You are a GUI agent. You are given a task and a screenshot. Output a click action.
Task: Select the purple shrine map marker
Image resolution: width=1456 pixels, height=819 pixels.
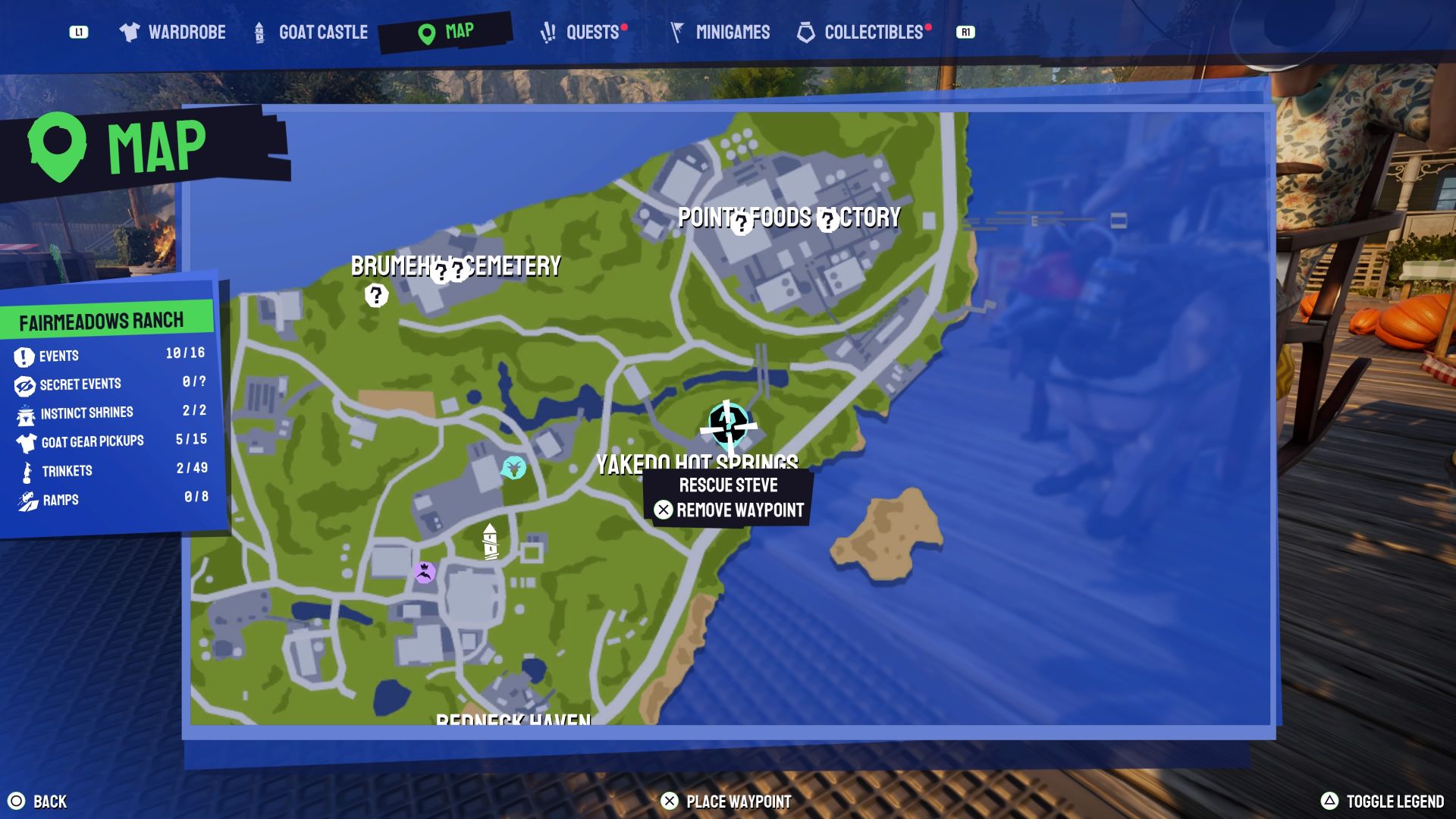[x=425, y=572]
